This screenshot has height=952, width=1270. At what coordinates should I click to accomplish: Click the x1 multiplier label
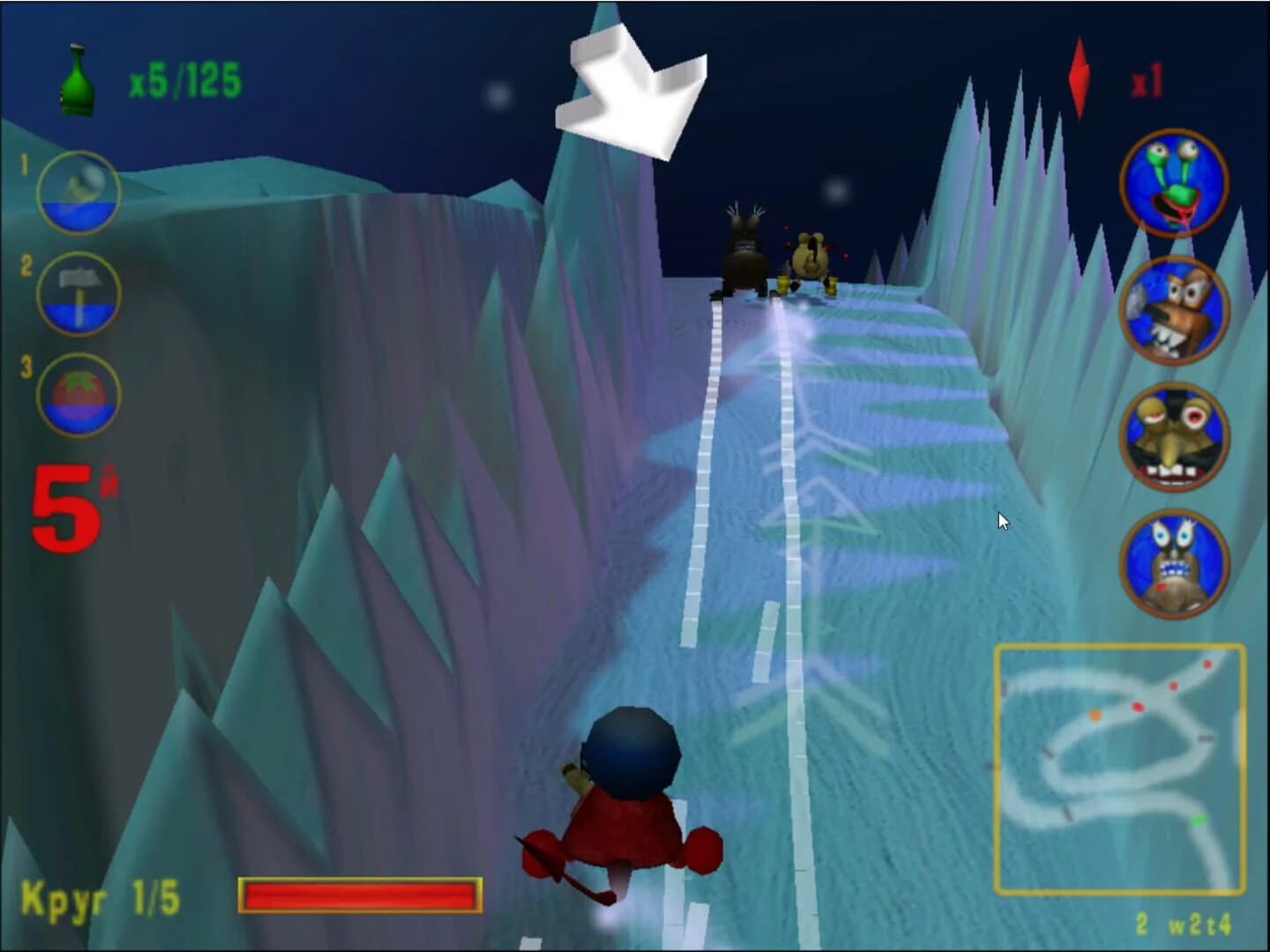pos(1148,81)
